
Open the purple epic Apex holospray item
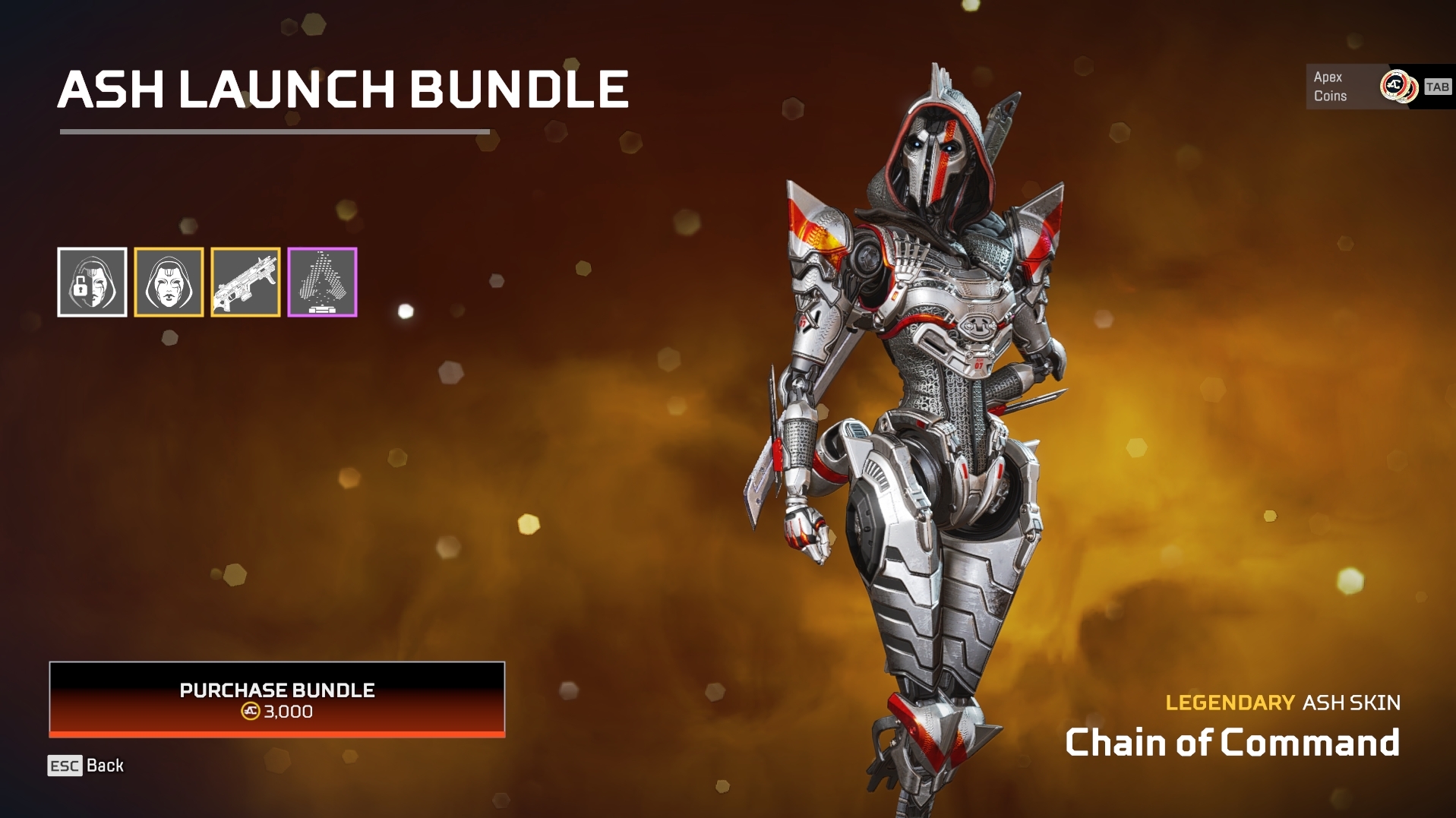pyautogui.click(x=321, y=281)
